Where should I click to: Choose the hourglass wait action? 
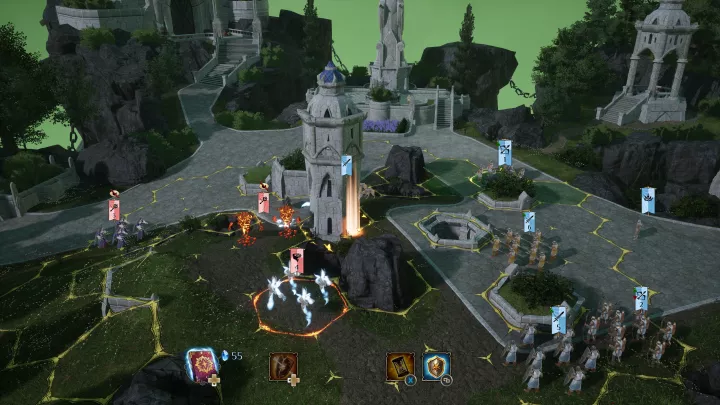point(400,366)
